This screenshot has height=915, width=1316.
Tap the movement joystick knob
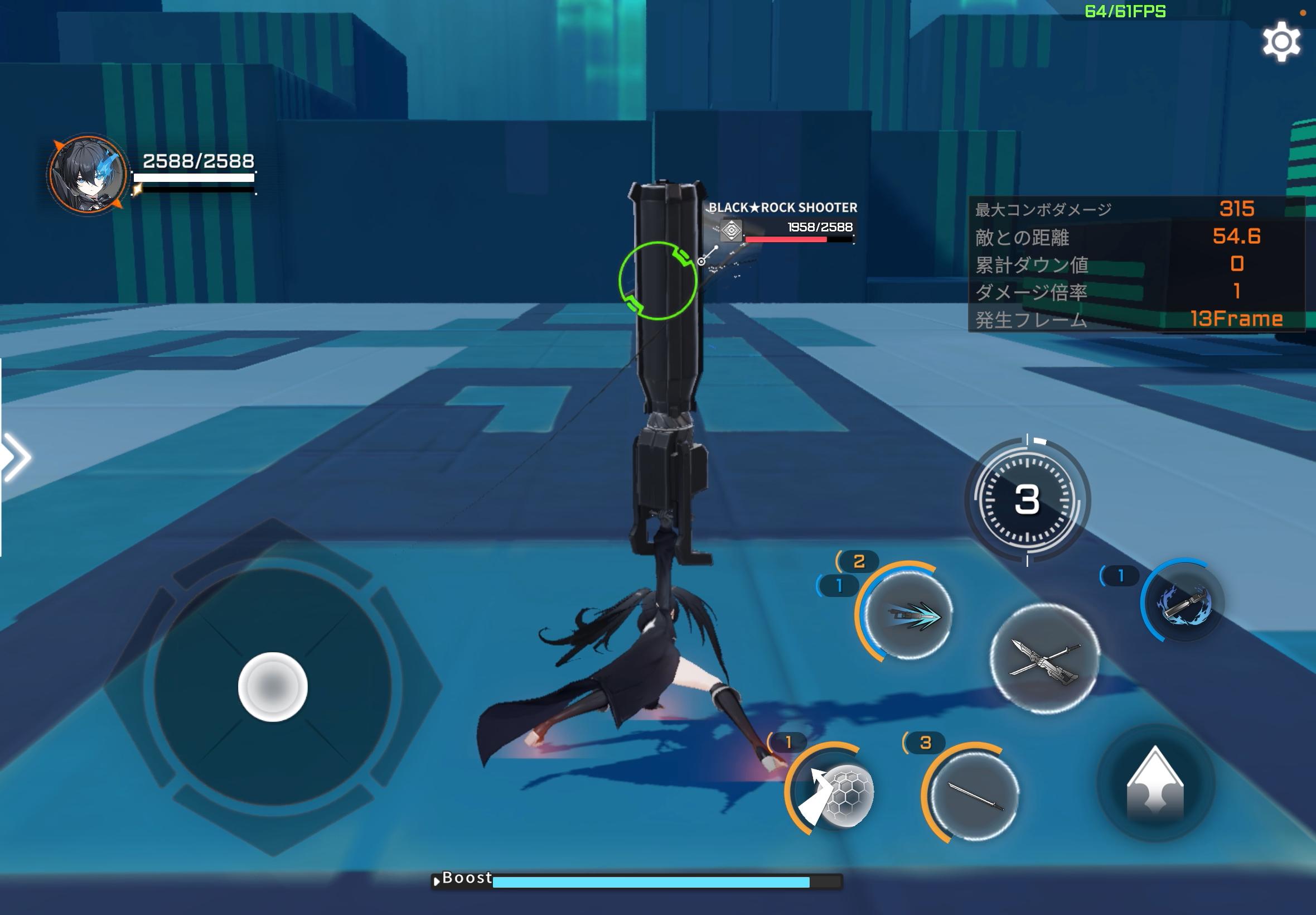[x=273, y=686]
